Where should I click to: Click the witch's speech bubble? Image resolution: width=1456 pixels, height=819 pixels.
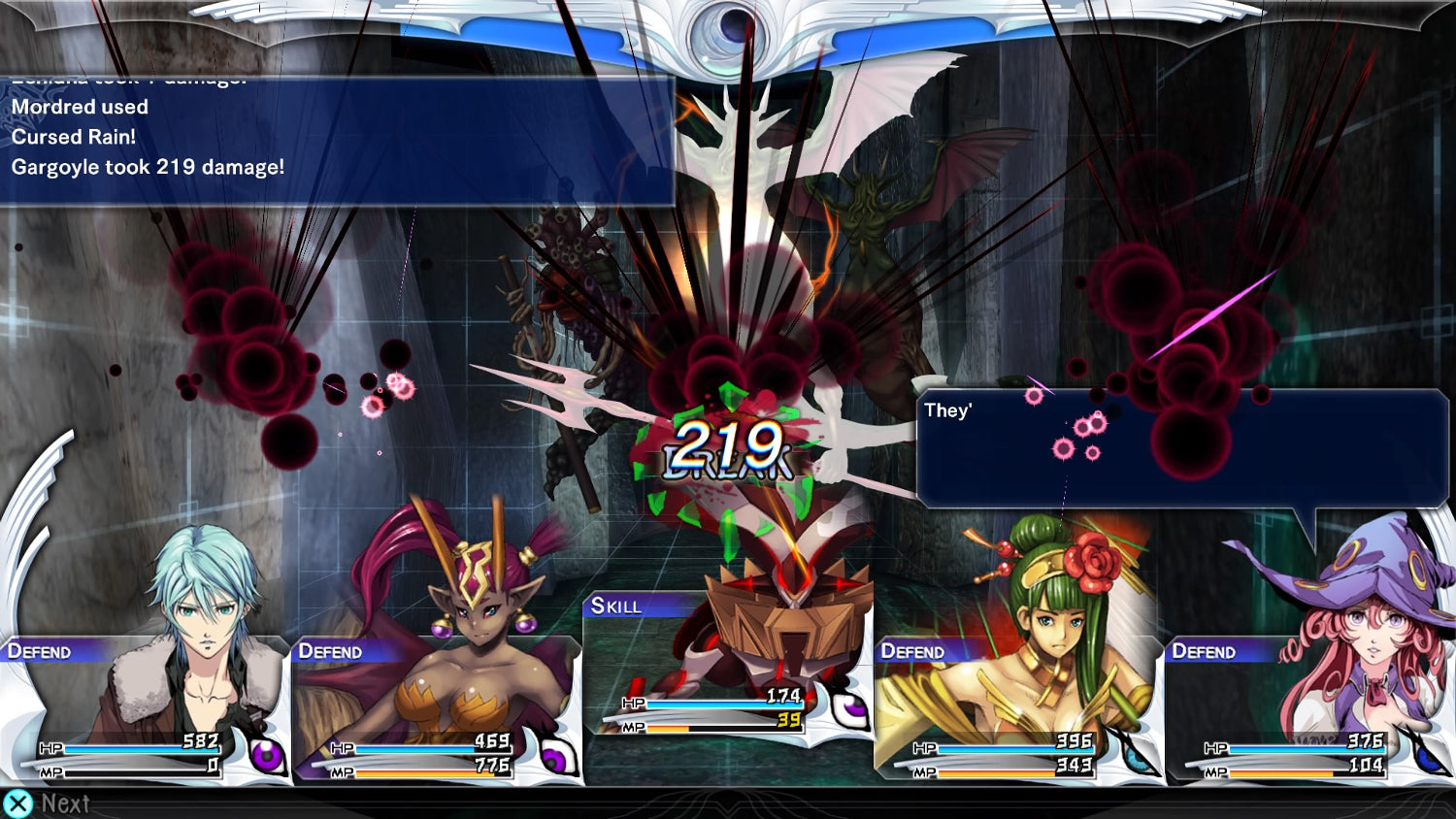point(1182,448)
